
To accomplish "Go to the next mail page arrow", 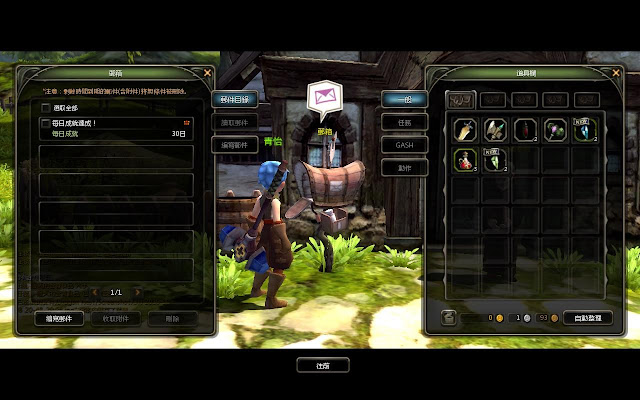I will click(x=138, y=292).
